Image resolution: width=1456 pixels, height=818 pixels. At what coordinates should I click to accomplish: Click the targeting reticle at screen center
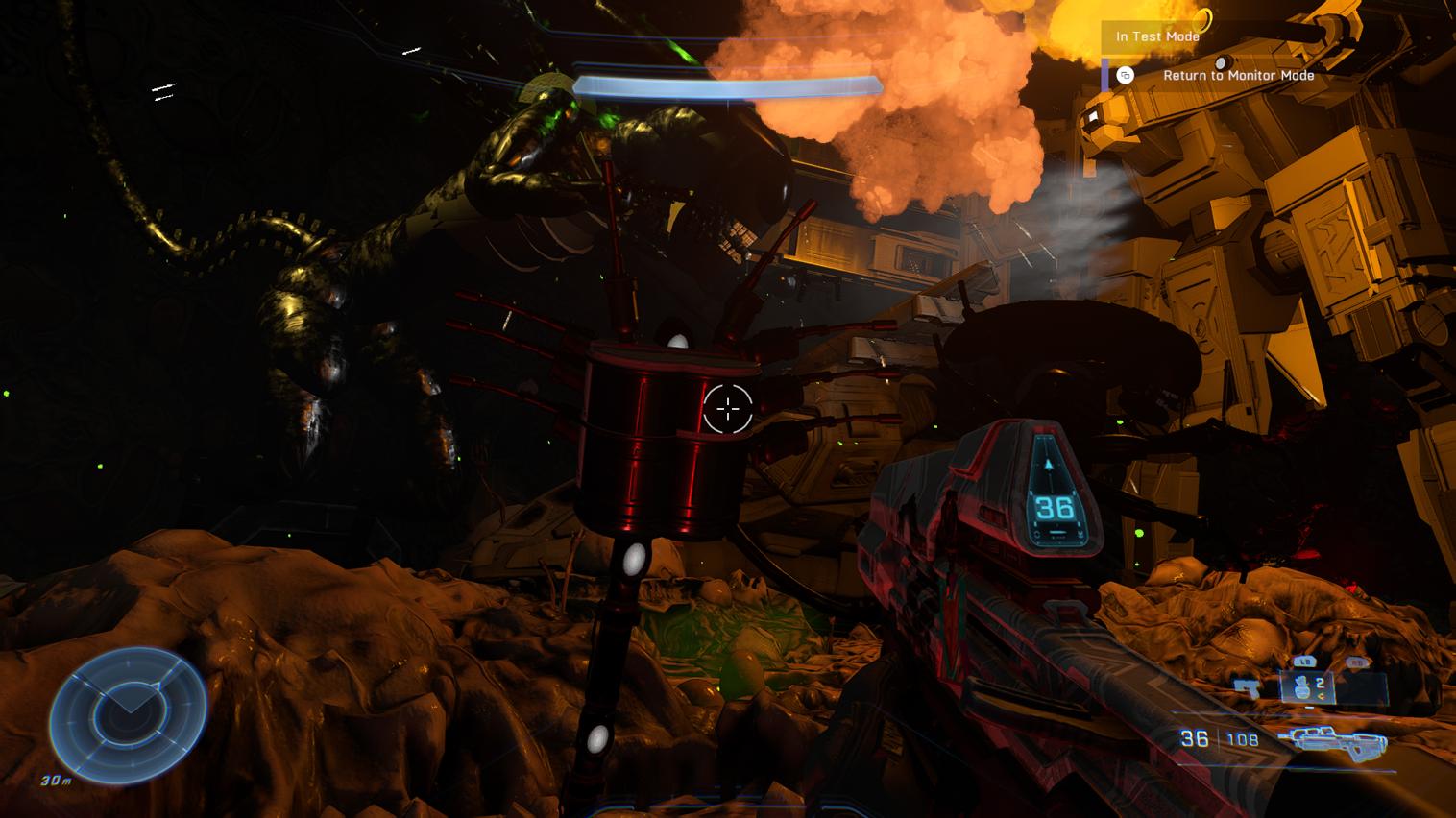tap(728, 409)
